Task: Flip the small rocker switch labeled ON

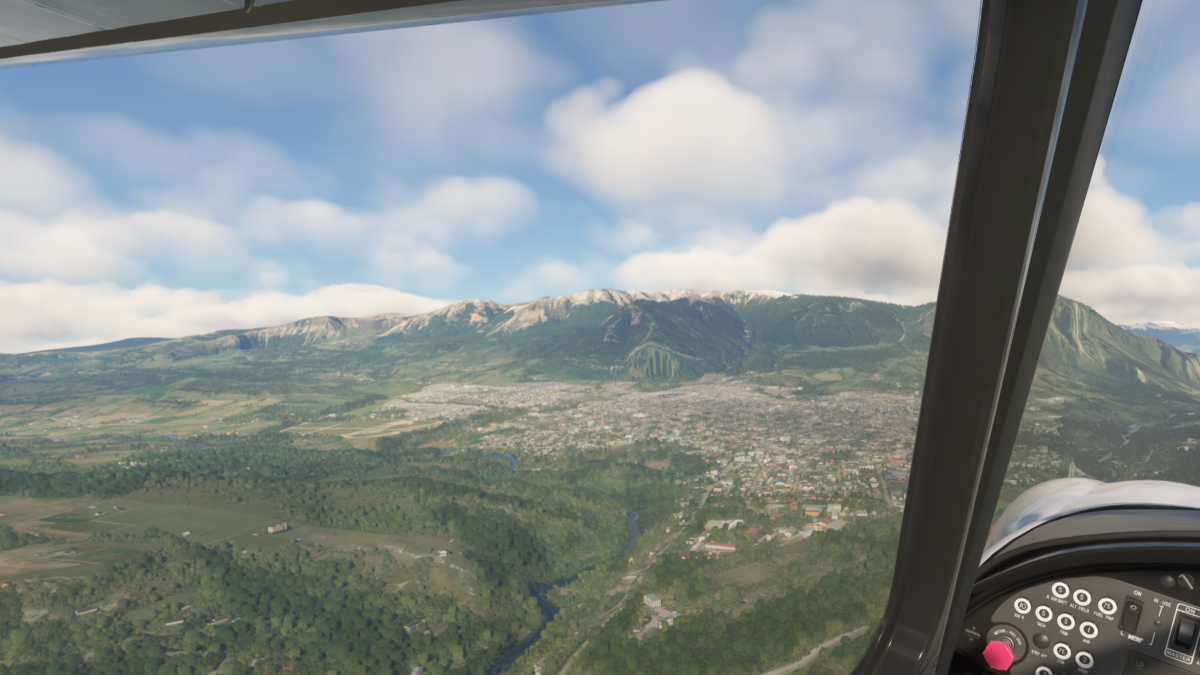Action: (1132, 615)
